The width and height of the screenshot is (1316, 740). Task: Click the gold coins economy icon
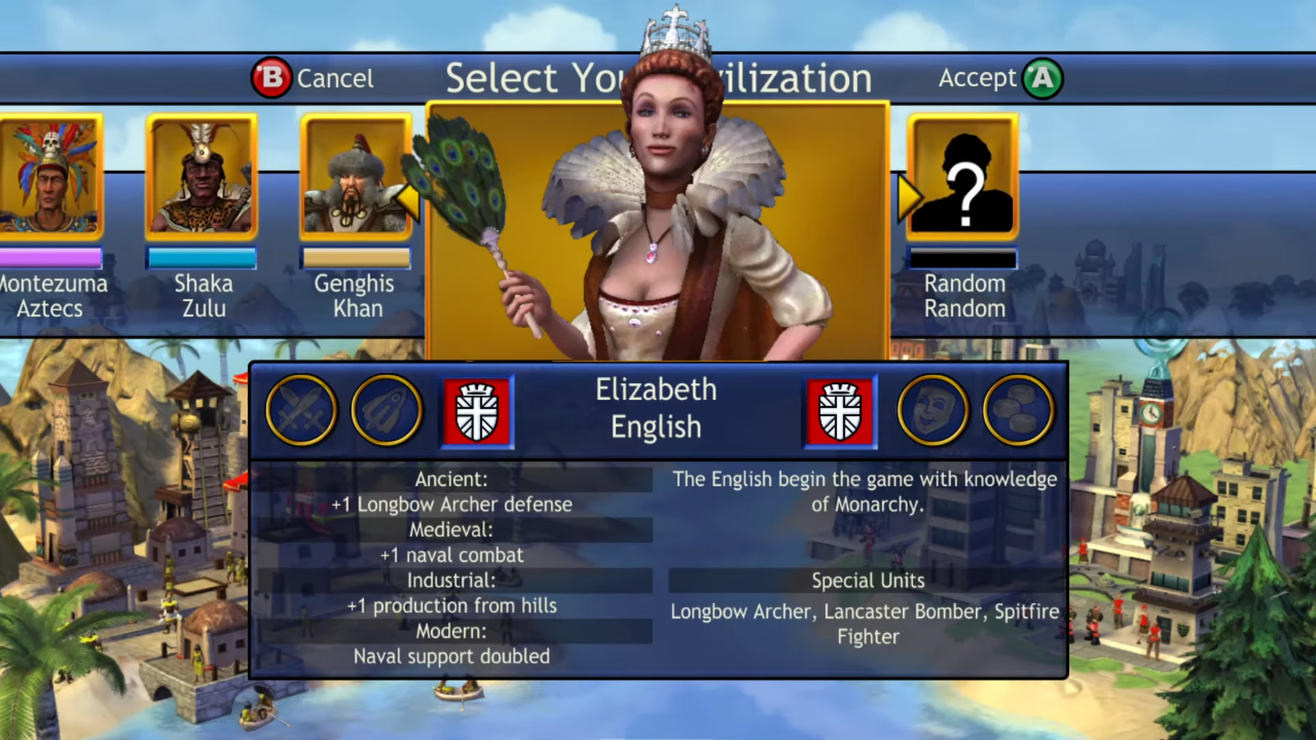pyautogui.click(x=1018, y=409)
